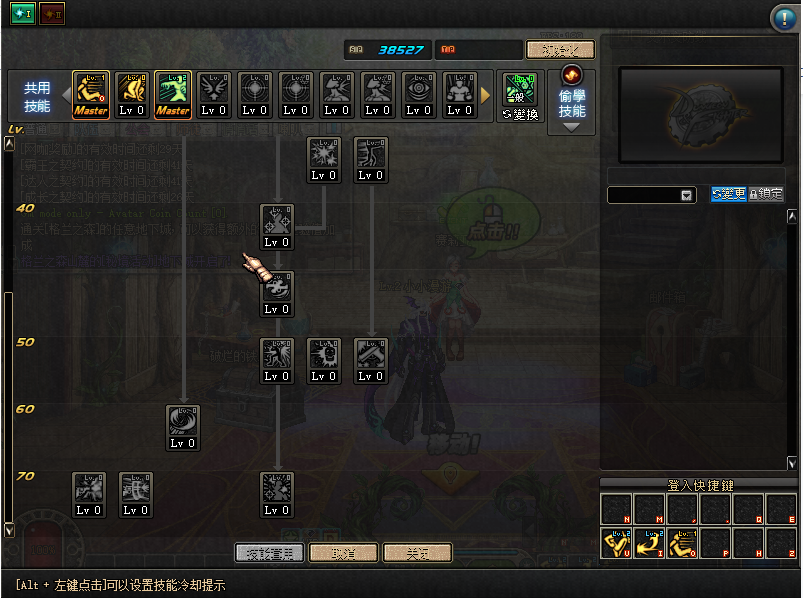803x598 pixels.
Task: Select the green Master common skill icon
Action: (x=173, y=95)
